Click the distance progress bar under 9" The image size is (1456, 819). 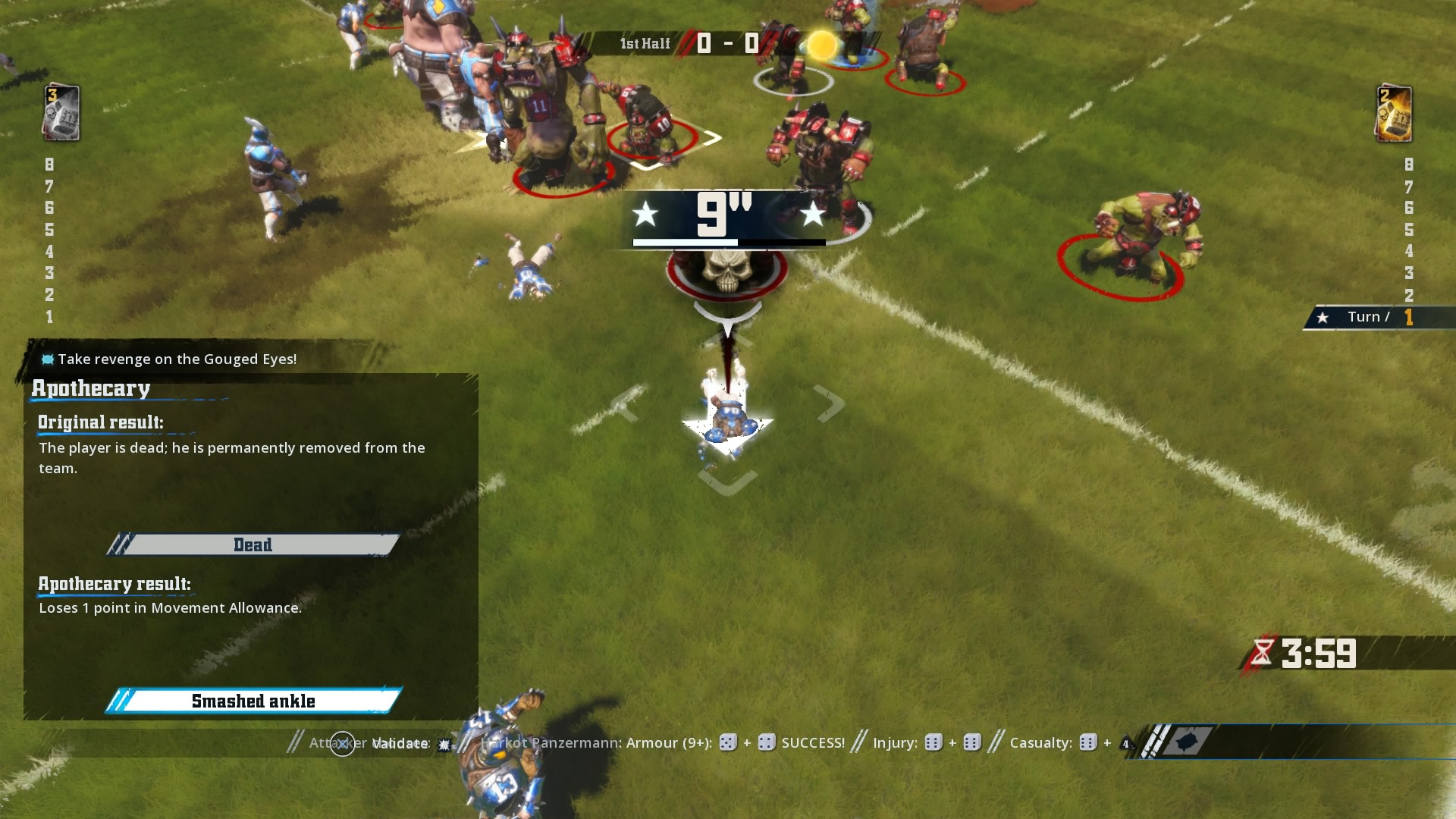coord(728,242)
